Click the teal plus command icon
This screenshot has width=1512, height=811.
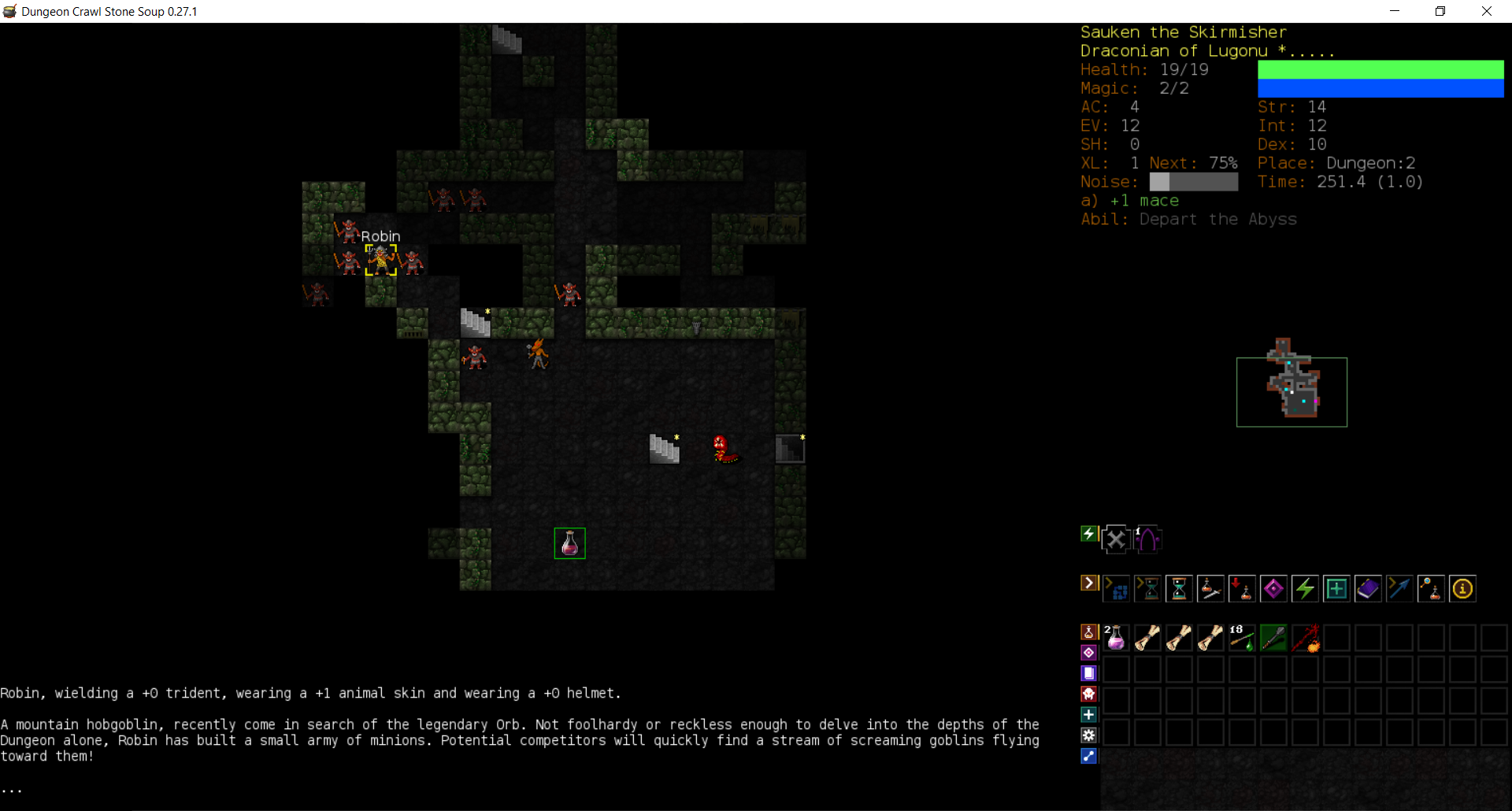1336,589
